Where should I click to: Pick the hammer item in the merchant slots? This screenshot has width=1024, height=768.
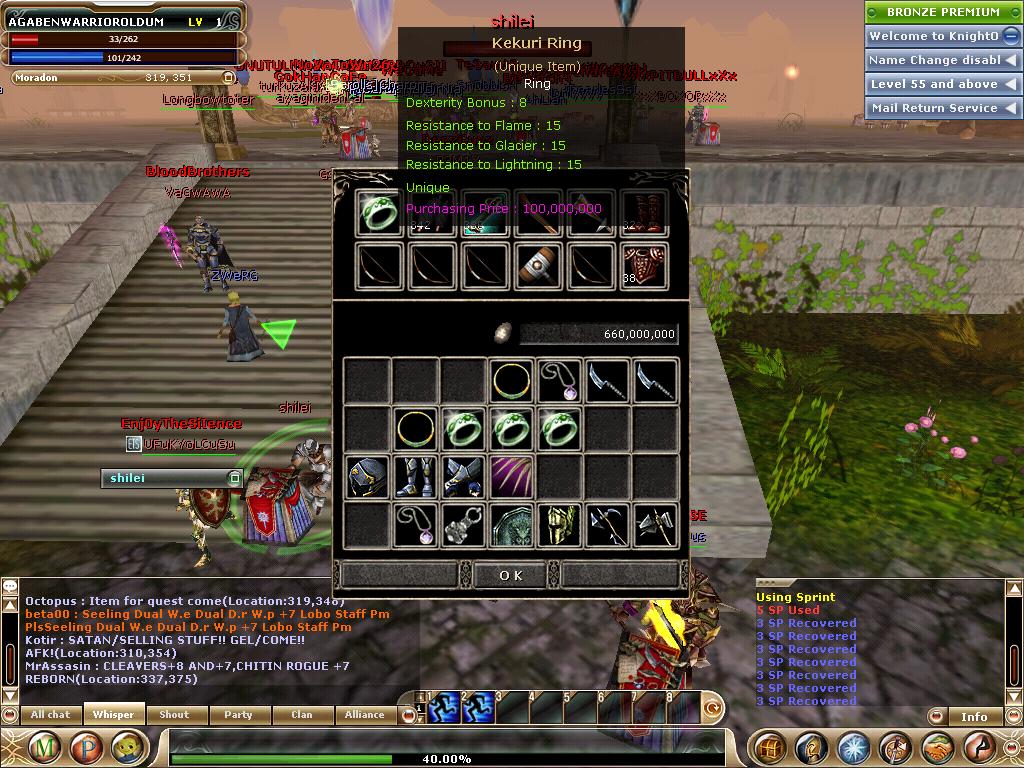(x=538, y=267)
